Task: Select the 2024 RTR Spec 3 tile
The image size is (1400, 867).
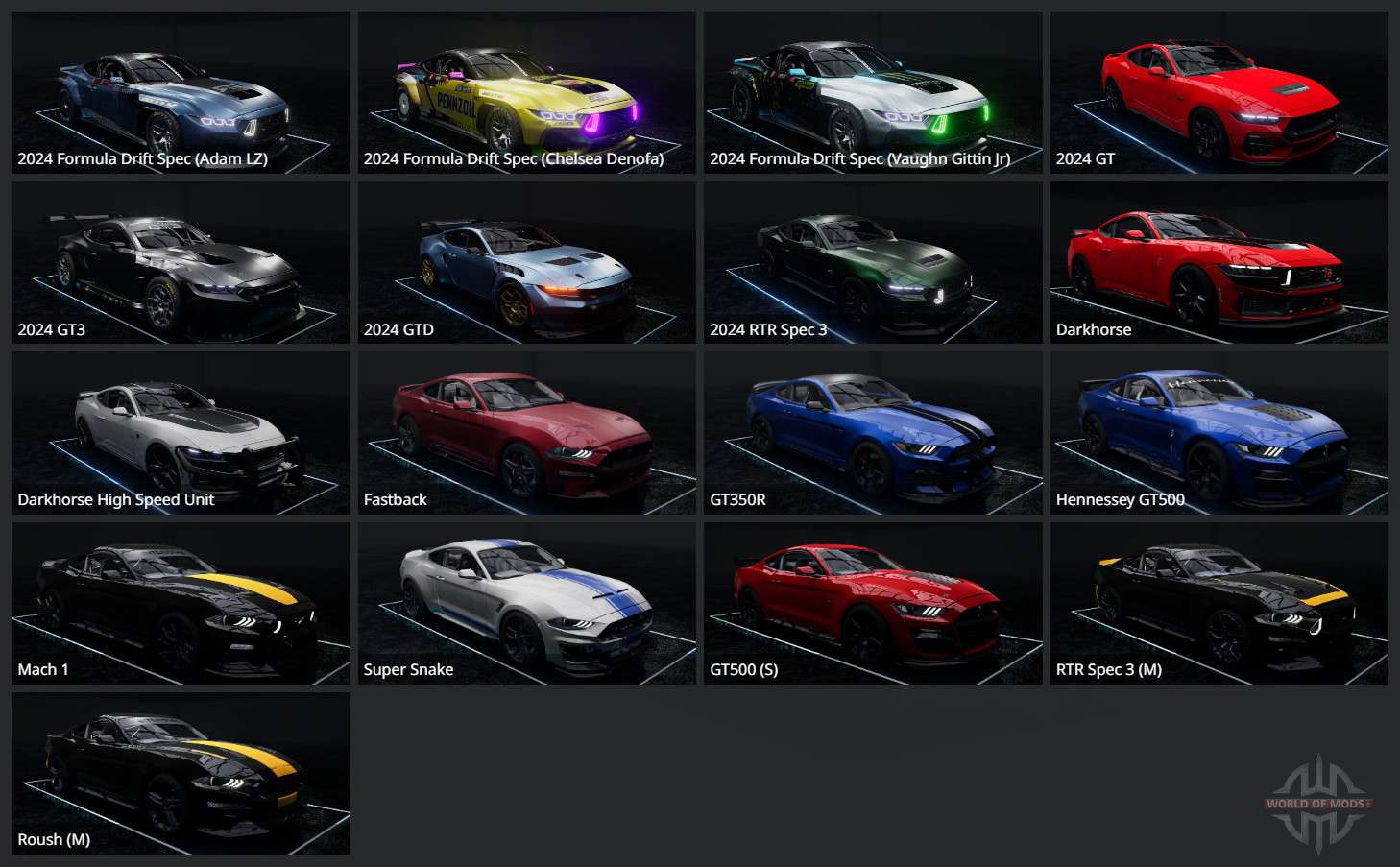Action: pyautogui.click(x=873, y=263)
